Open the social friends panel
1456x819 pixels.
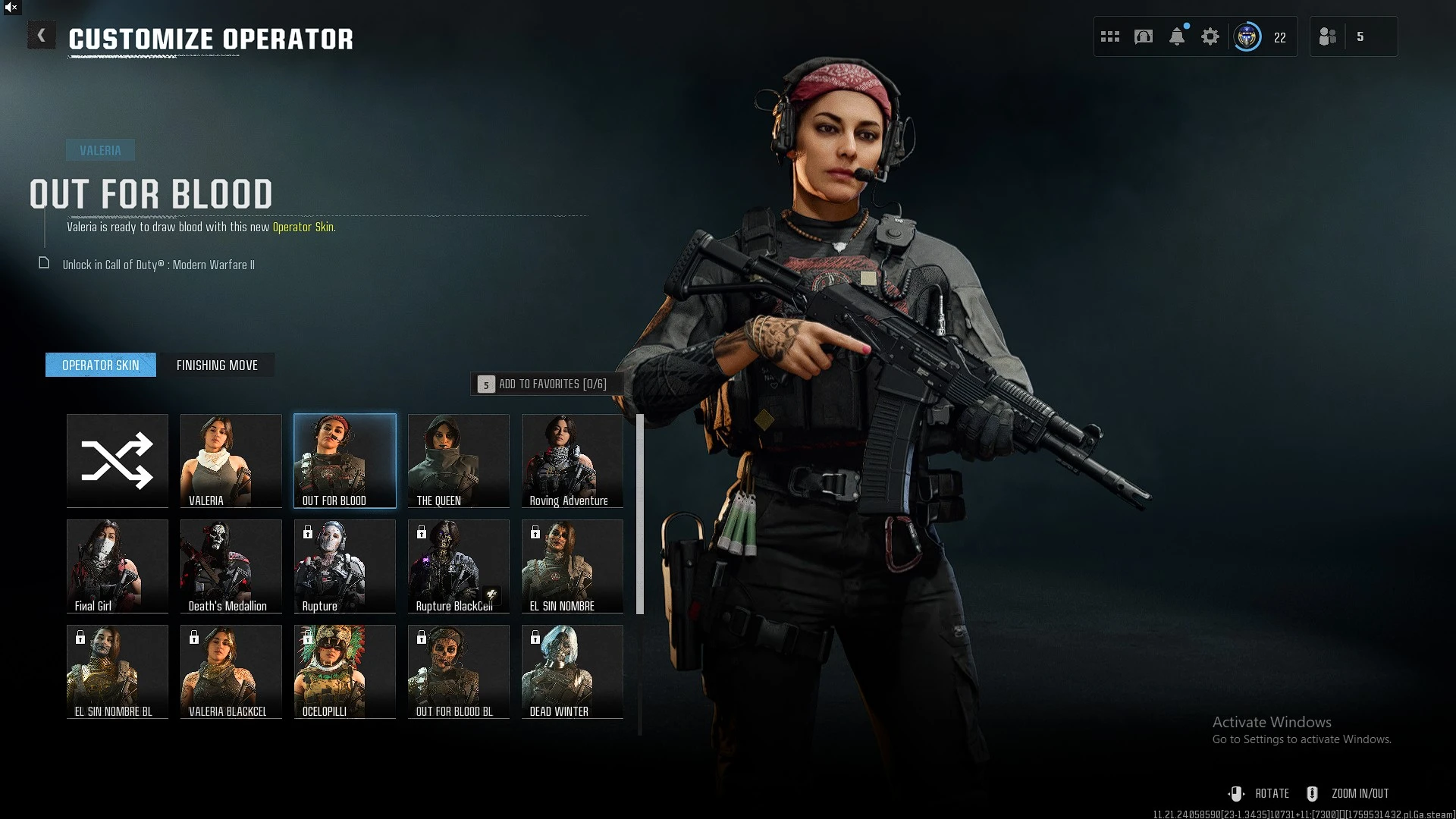(1329, 36)
